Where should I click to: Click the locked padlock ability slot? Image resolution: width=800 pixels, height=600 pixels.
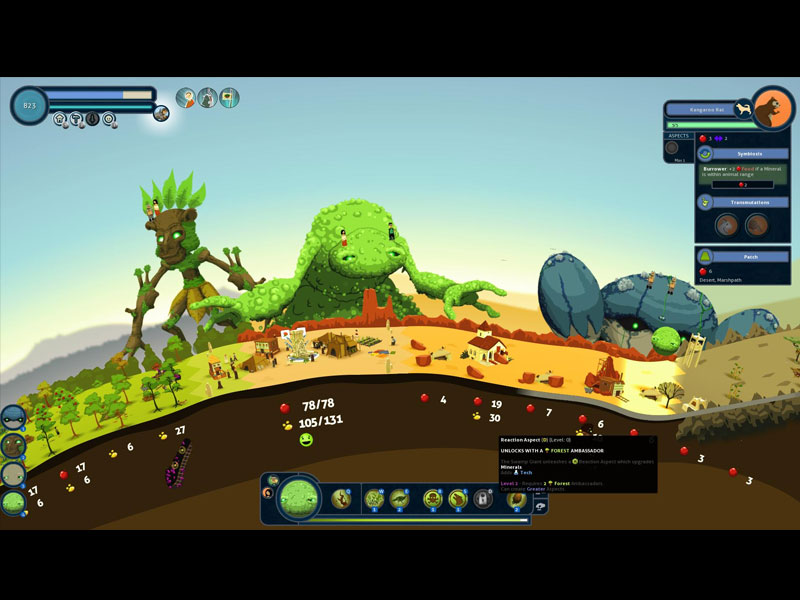pos(483,498)
